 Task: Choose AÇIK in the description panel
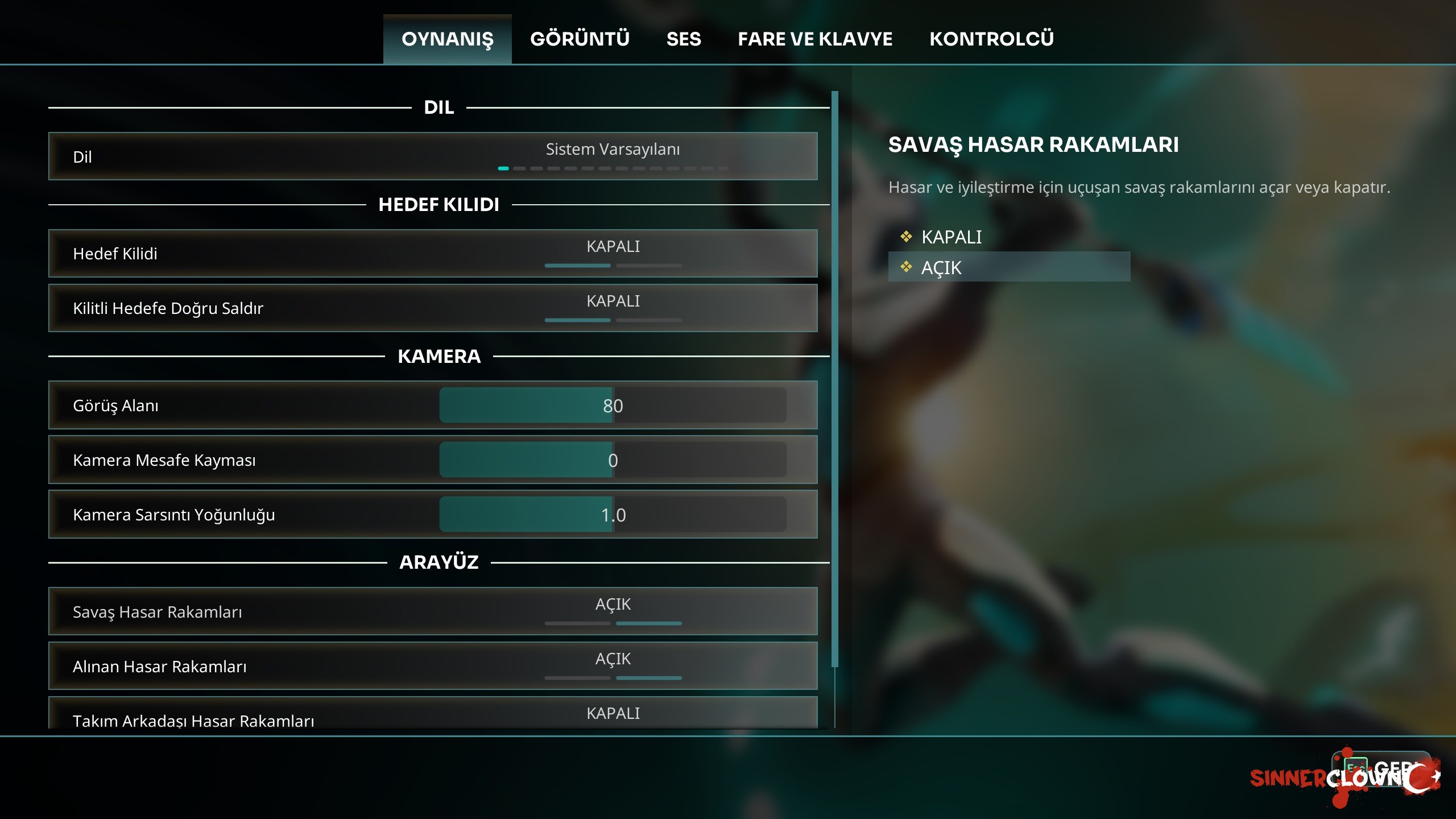[942, 267]
